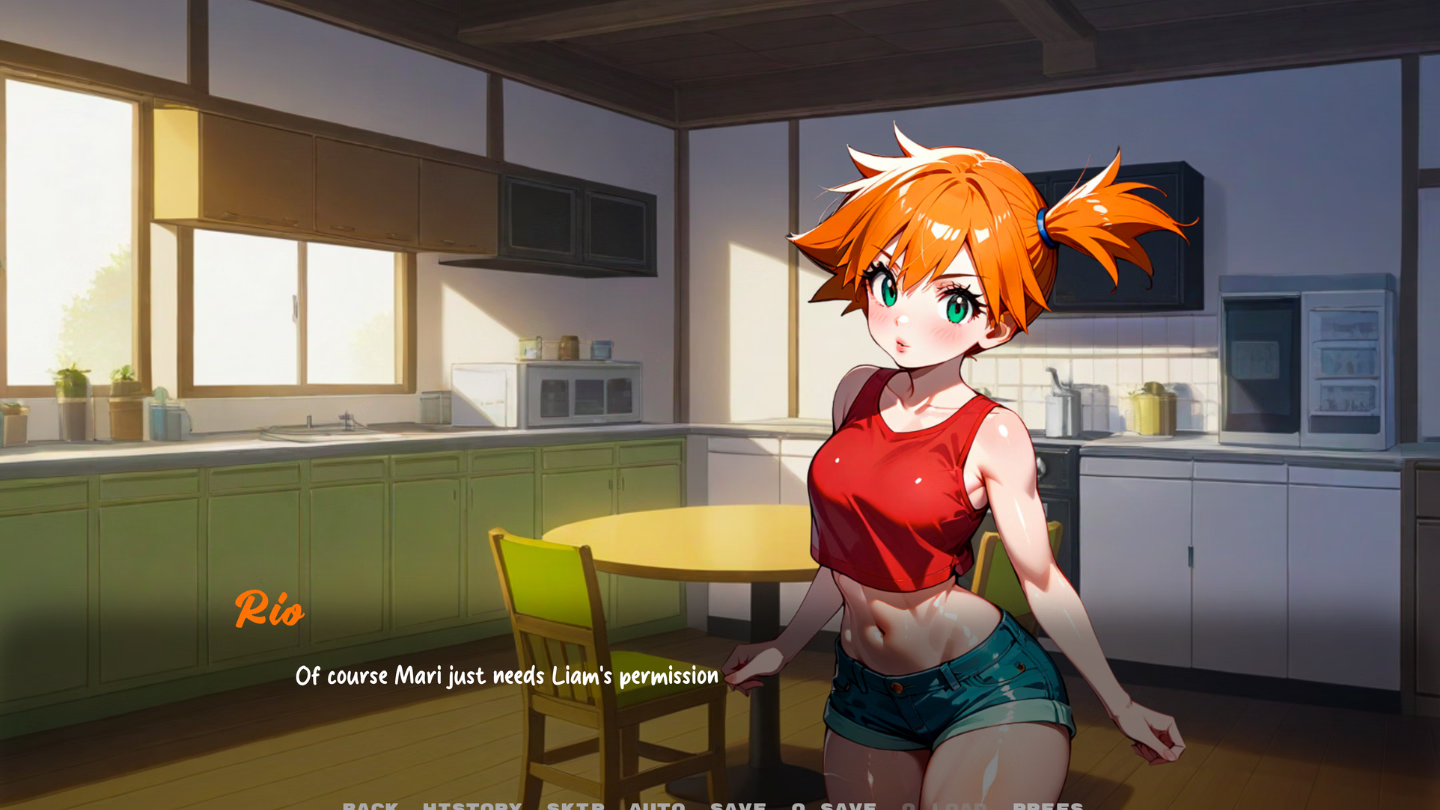Activate Skip in the quick menu
The width and height of the screenshot is (1440, 810).
(x=575, y=805)
